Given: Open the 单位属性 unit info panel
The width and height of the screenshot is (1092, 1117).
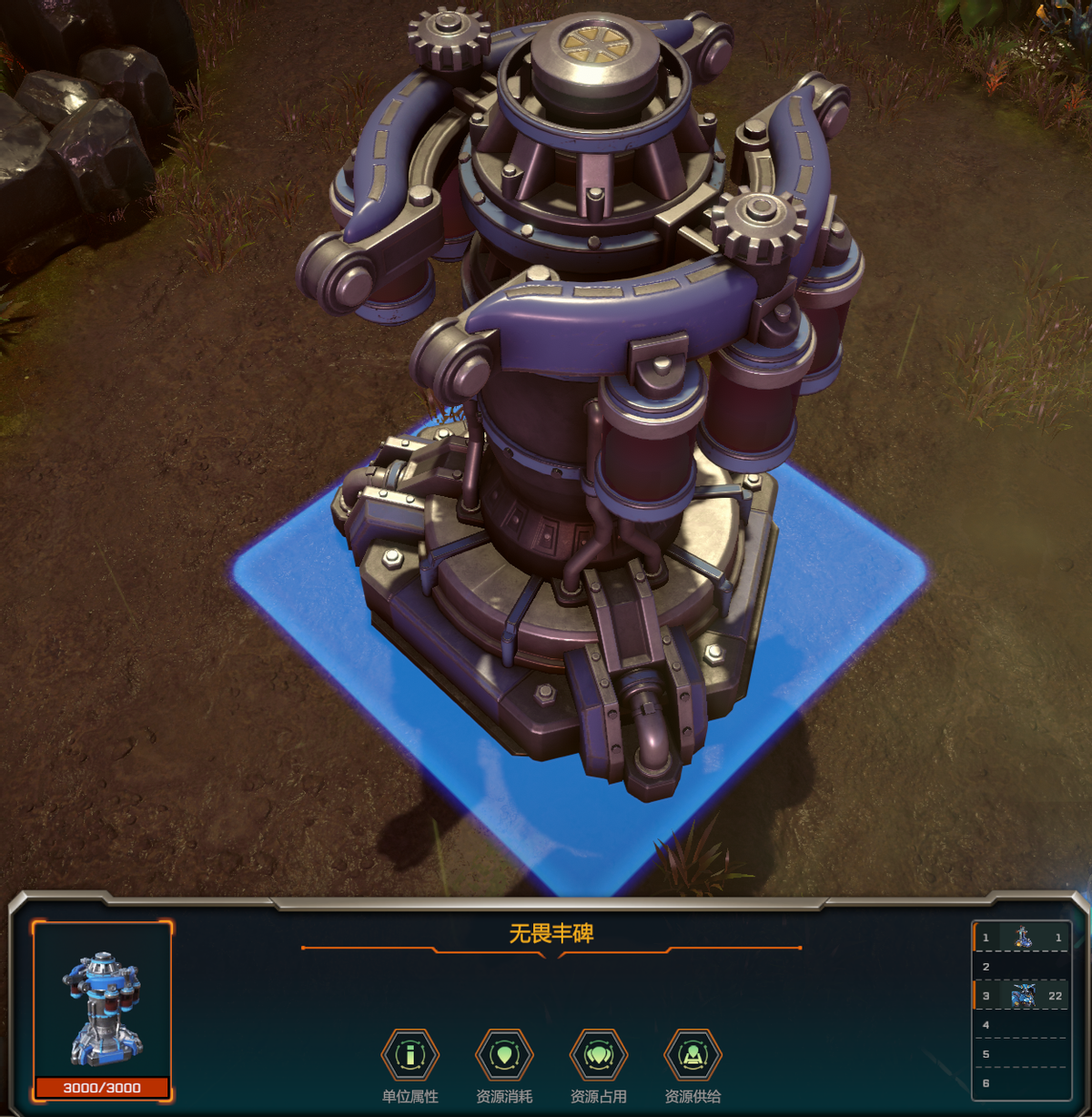Looking at the screenshot, I should pos(410,1056).
